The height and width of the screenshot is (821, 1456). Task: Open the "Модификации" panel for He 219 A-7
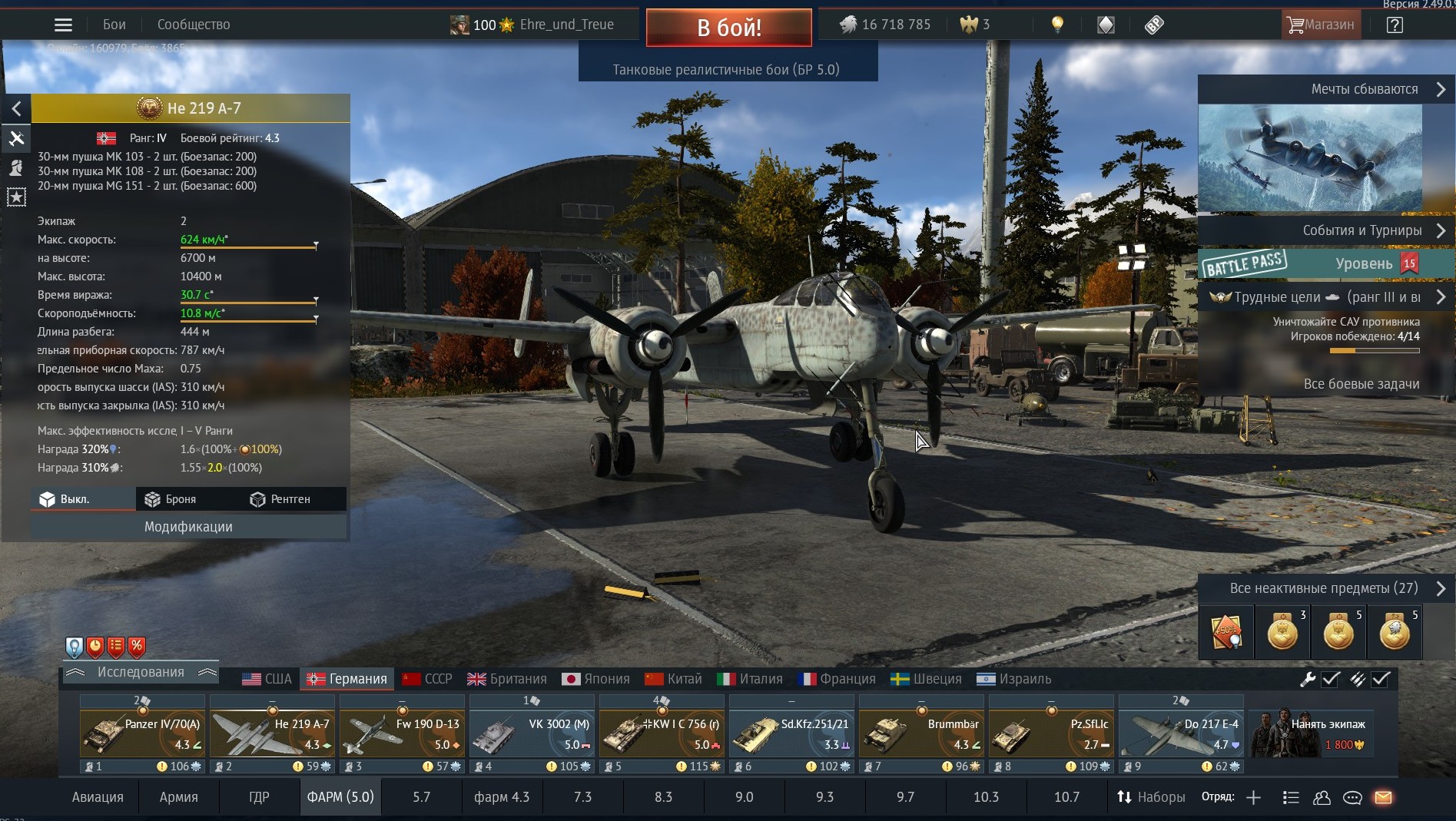point(188,527)
